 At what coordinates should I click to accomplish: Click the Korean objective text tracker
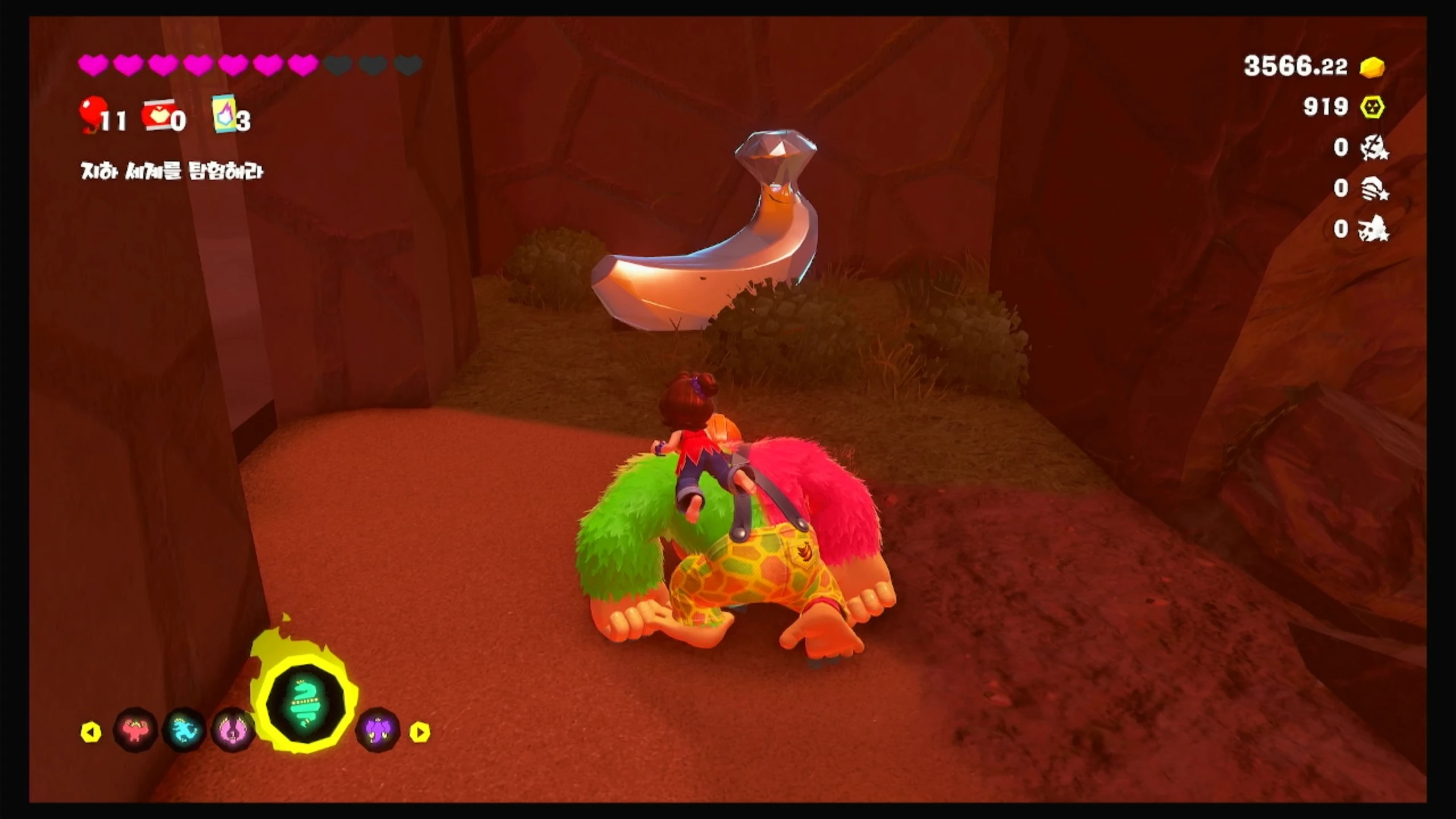click(172, 171)
